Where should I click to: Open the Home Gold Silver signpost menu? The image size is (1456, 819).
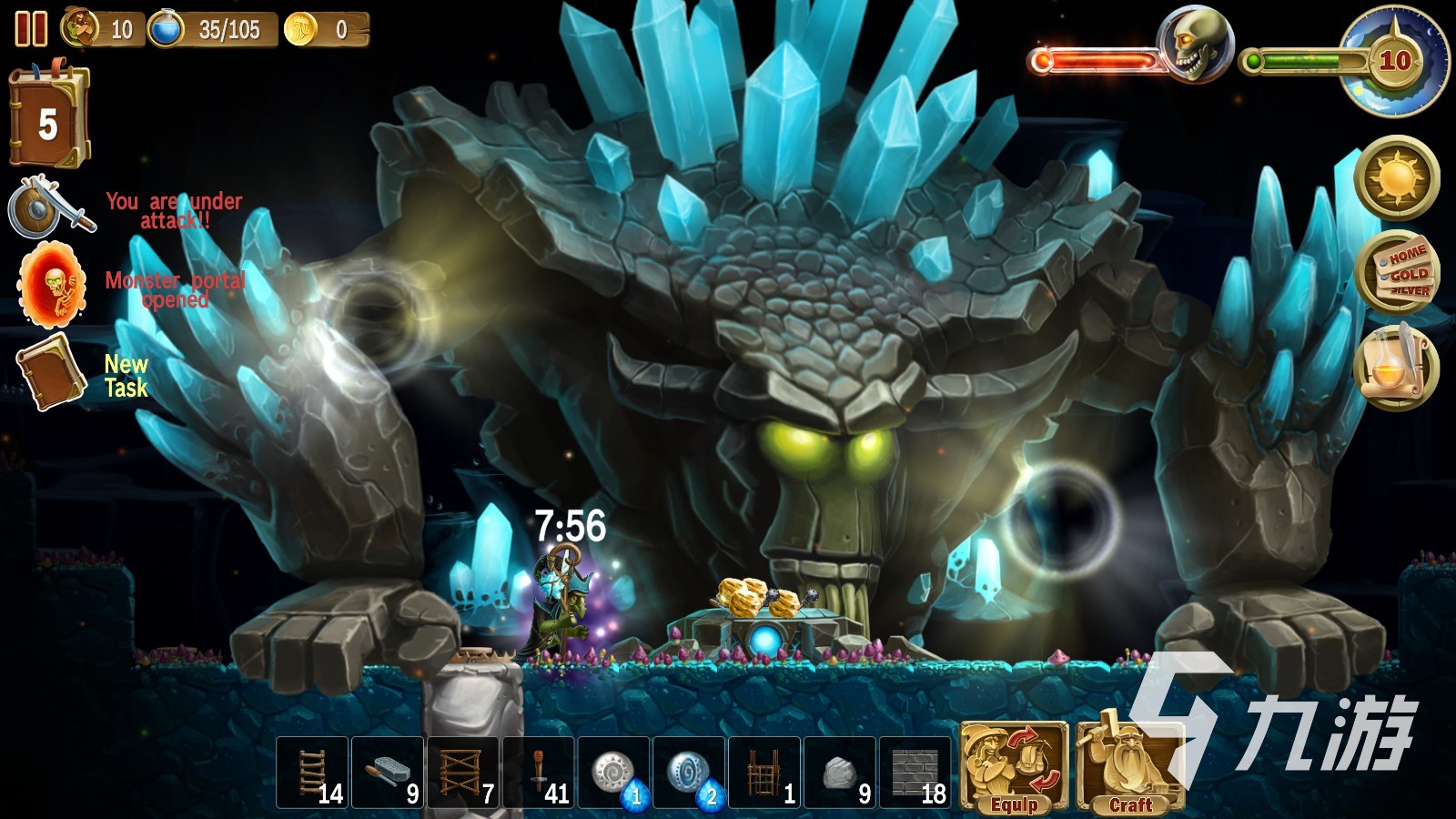pos(1397,272)
